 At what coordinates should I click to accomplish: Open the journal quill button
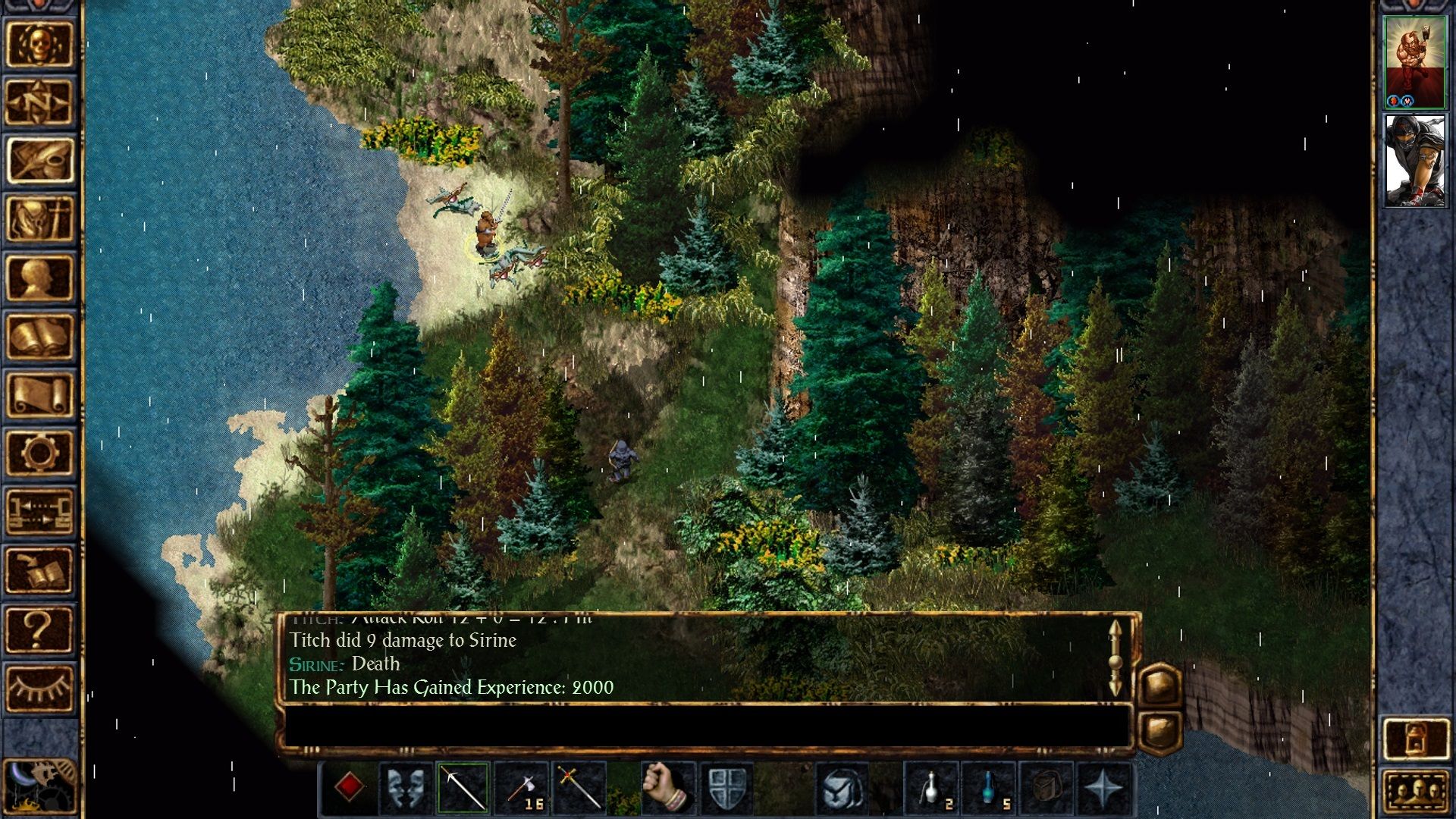coord(39,161)
